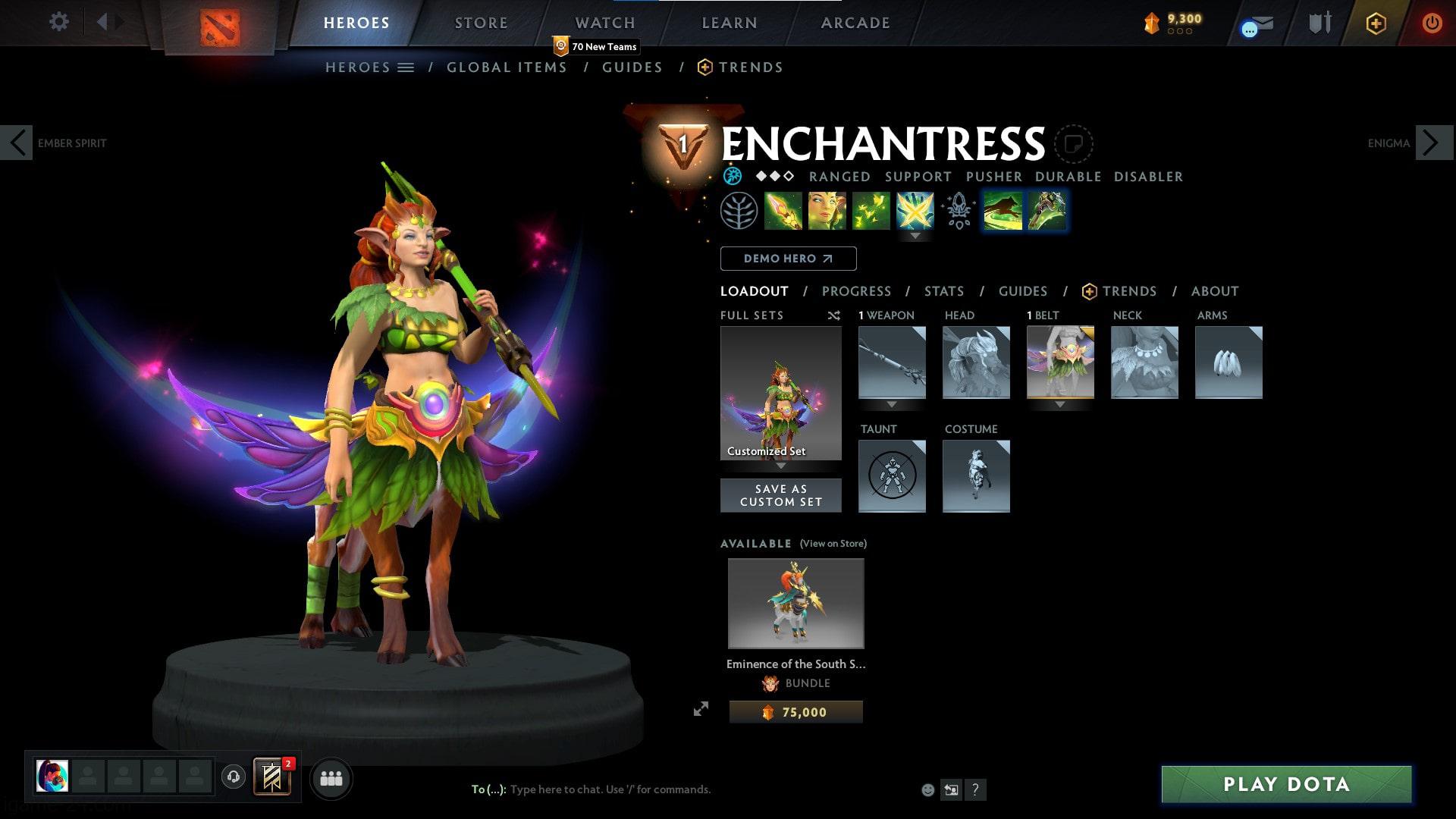Click the Play Dota button

pos(1286,784)
